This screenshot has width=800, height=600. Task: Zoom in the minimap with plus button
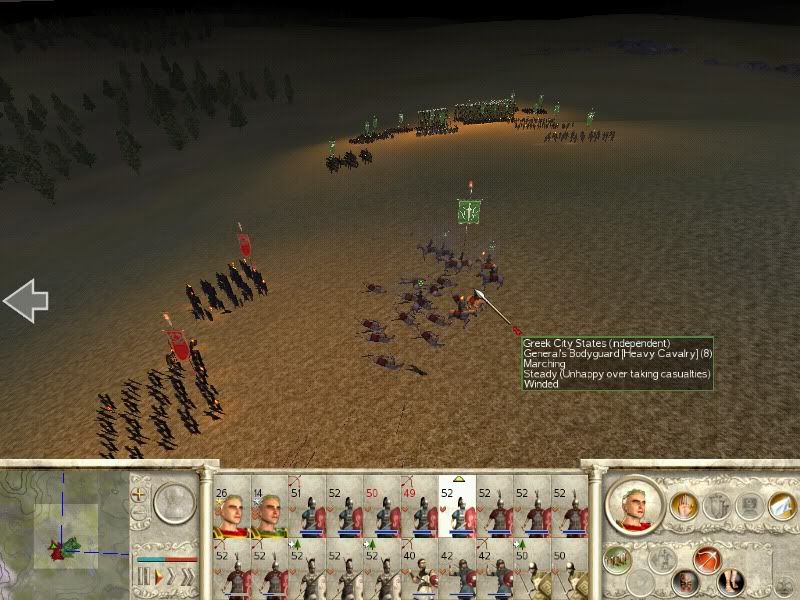pyautogui.click(x=140, y=494)
